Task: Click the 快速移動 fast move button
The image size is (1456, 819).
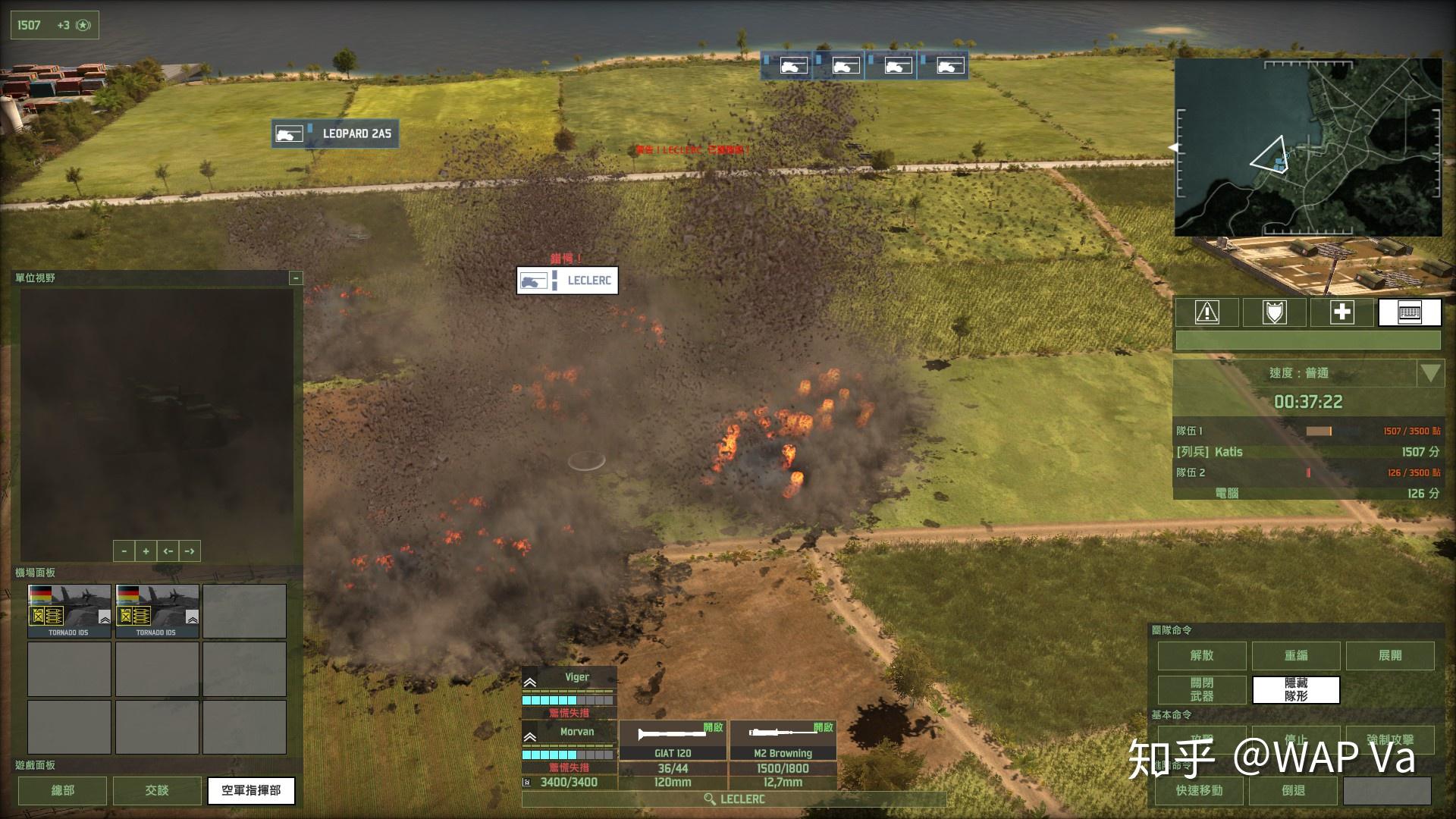Action: [1200, 791]
